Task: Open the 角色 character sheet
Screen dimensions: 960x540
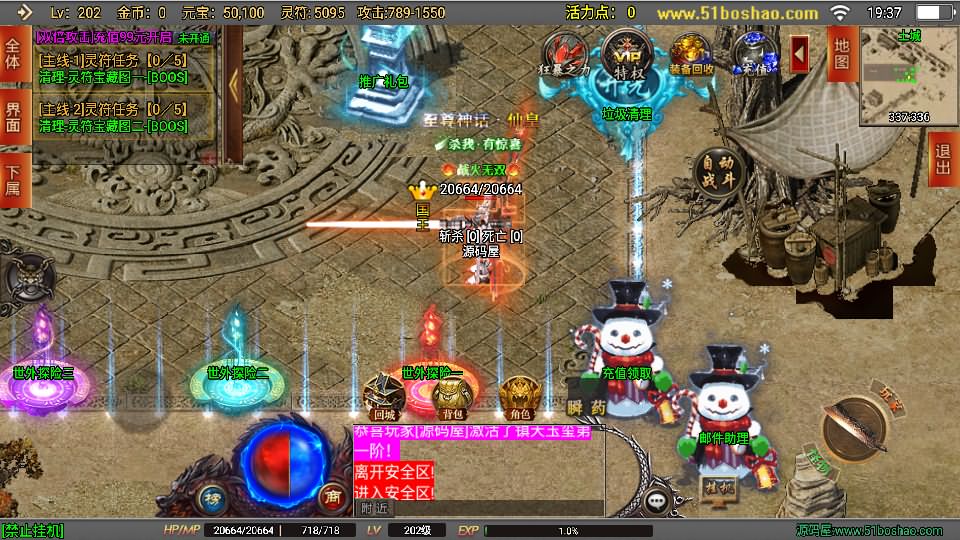Action: pyautogui.click(x=519, y=397)
